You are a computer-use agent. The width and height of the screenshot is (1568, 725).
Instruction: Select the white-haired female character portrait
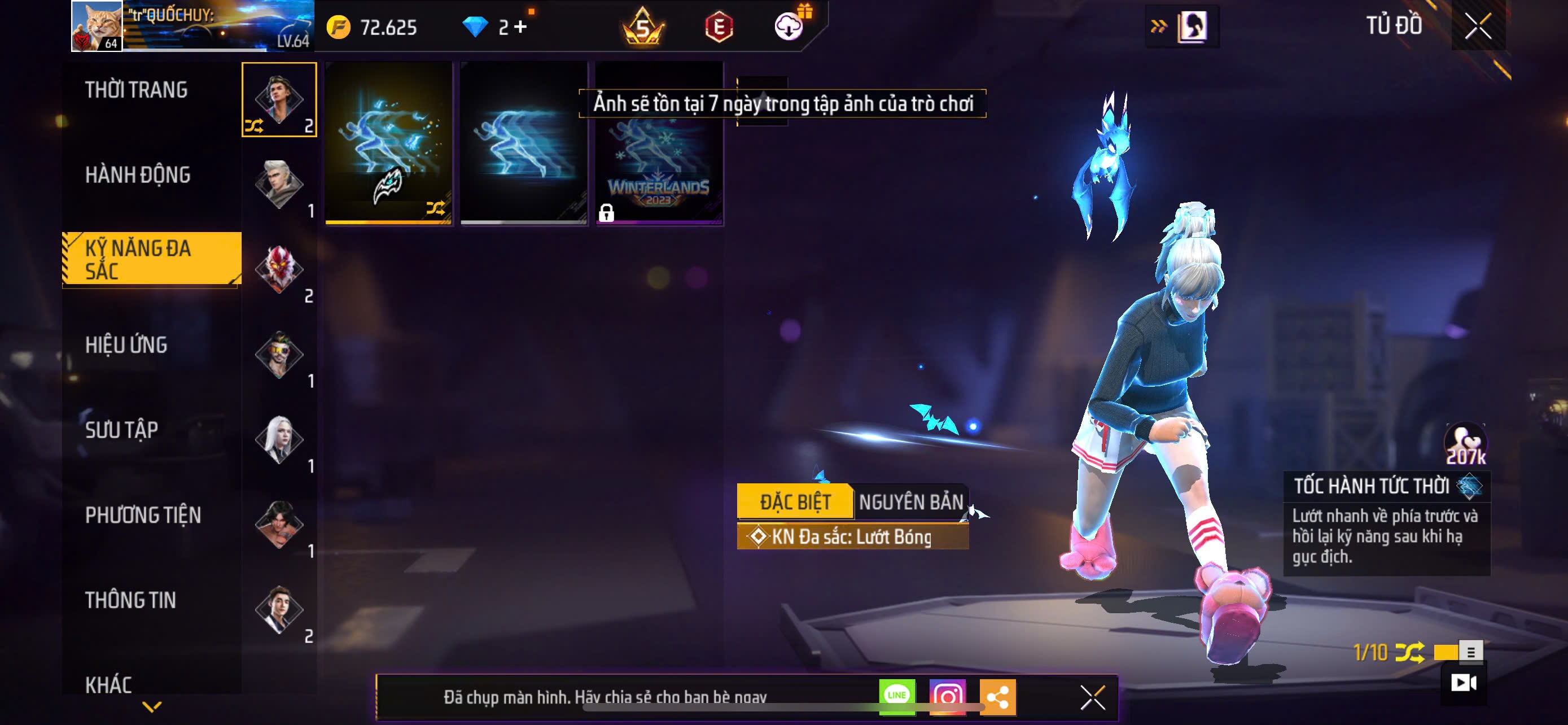[279, 439]
